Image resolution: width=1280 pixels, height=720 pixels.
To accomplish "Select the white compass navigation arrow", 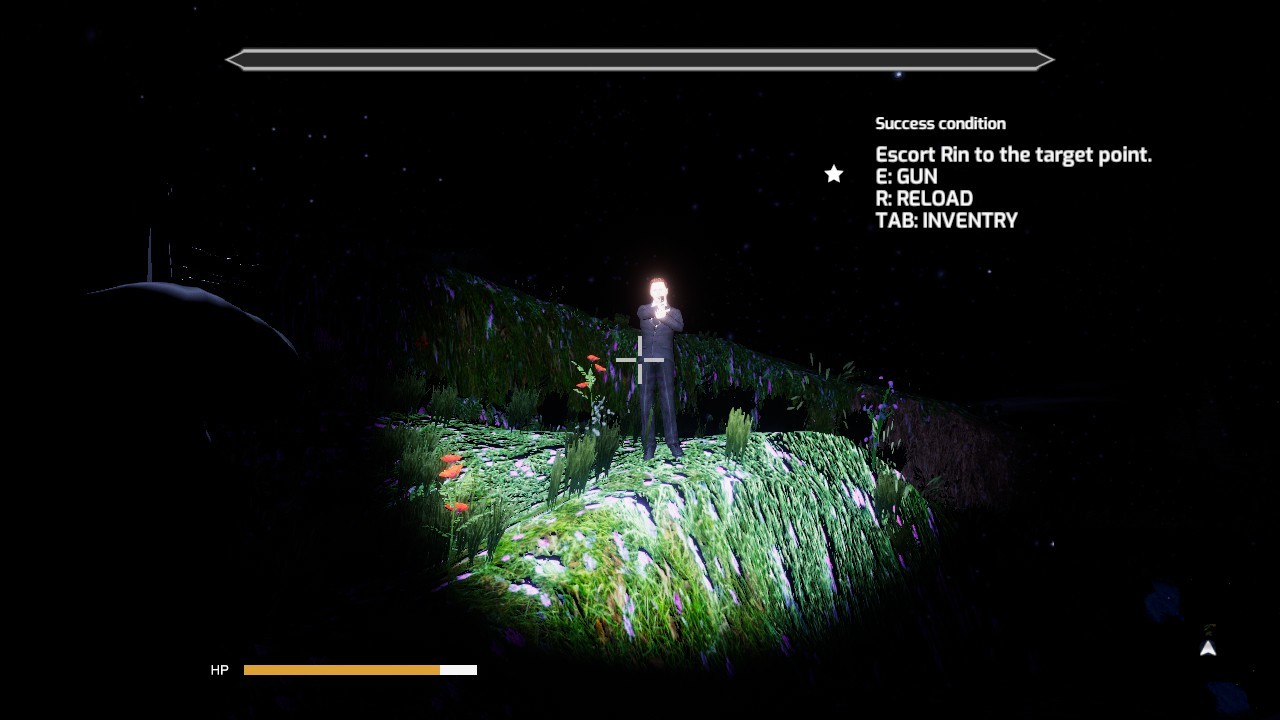I will coord(1207,649).
